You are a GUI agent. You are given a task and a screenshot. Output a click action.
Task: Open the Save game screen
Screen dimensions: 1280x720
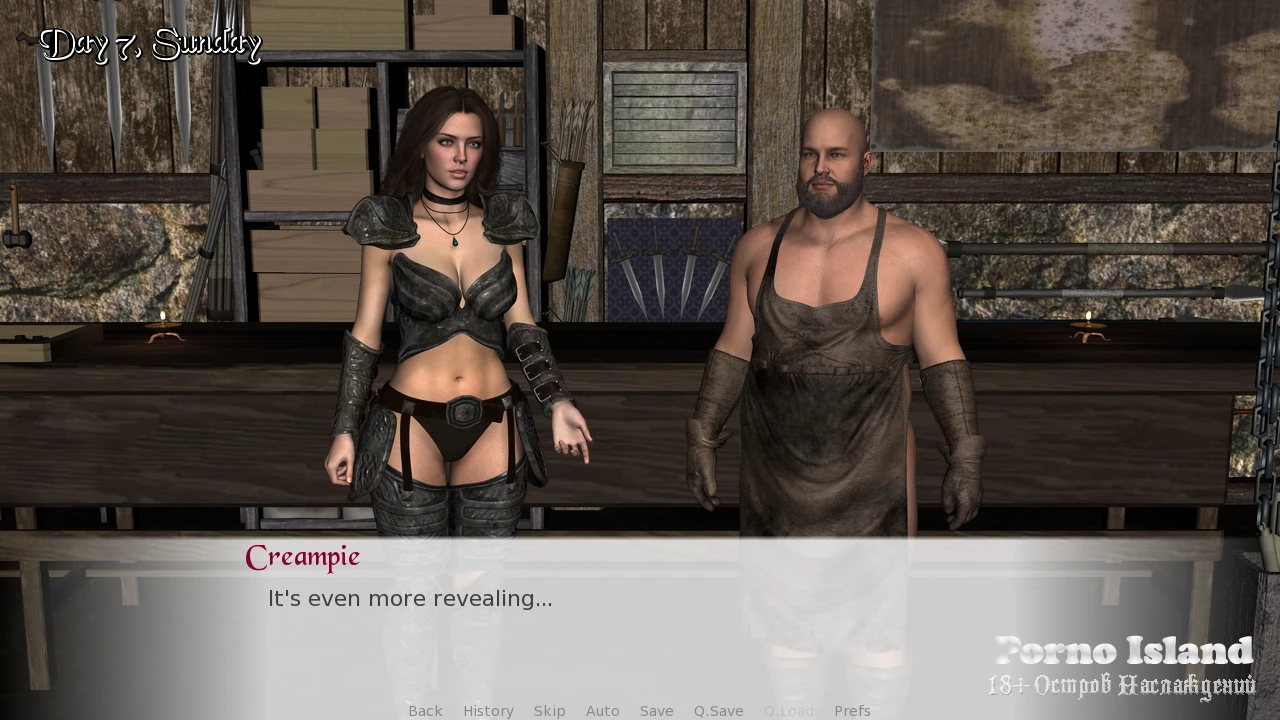[656, 711]
